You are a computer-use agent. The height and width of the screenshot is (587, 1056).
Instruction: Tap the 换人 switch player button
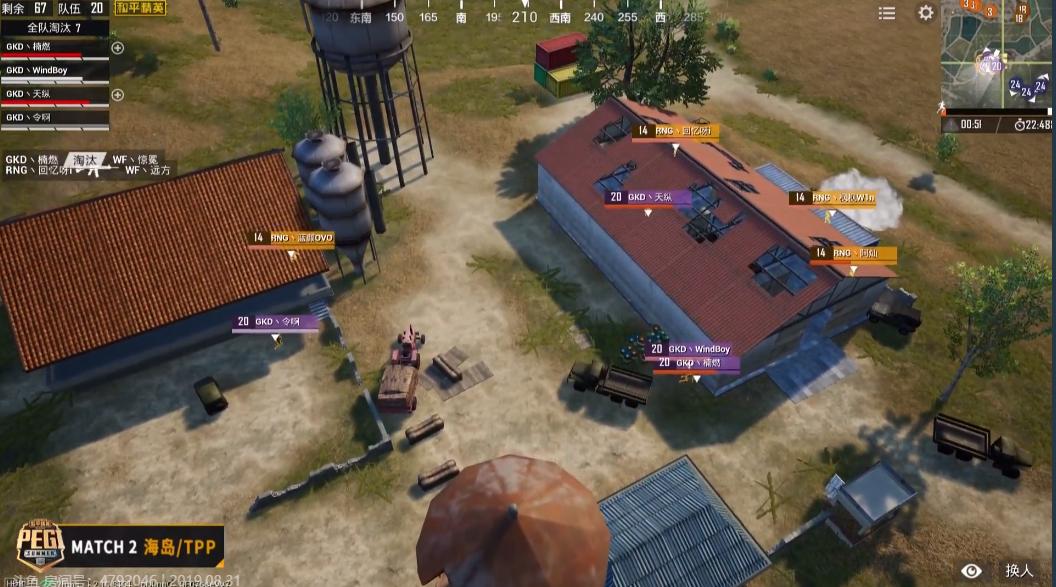point(1019,570)
